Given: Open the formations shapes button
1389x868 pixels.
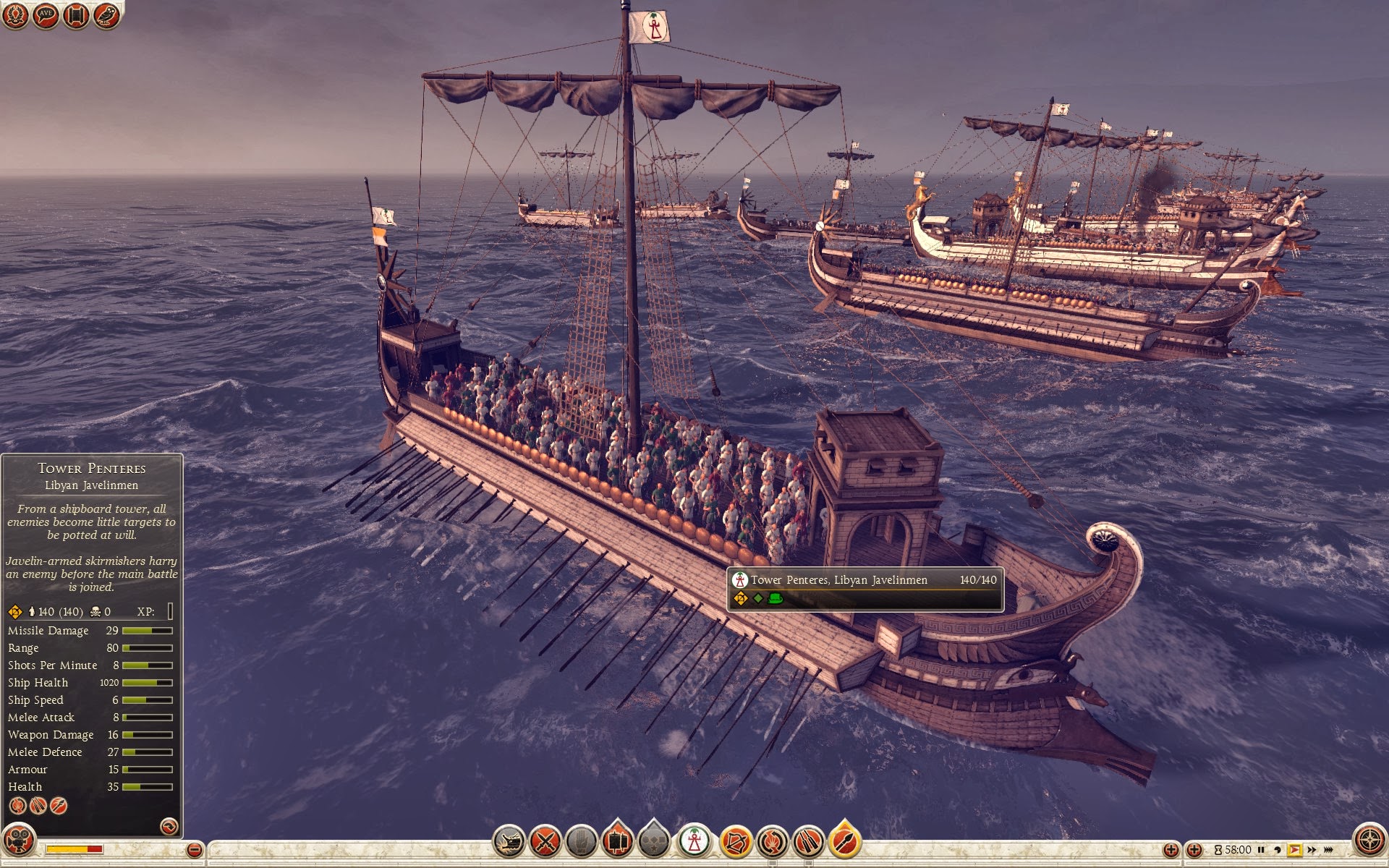Looking at the screenshot, I should point(654,841).
